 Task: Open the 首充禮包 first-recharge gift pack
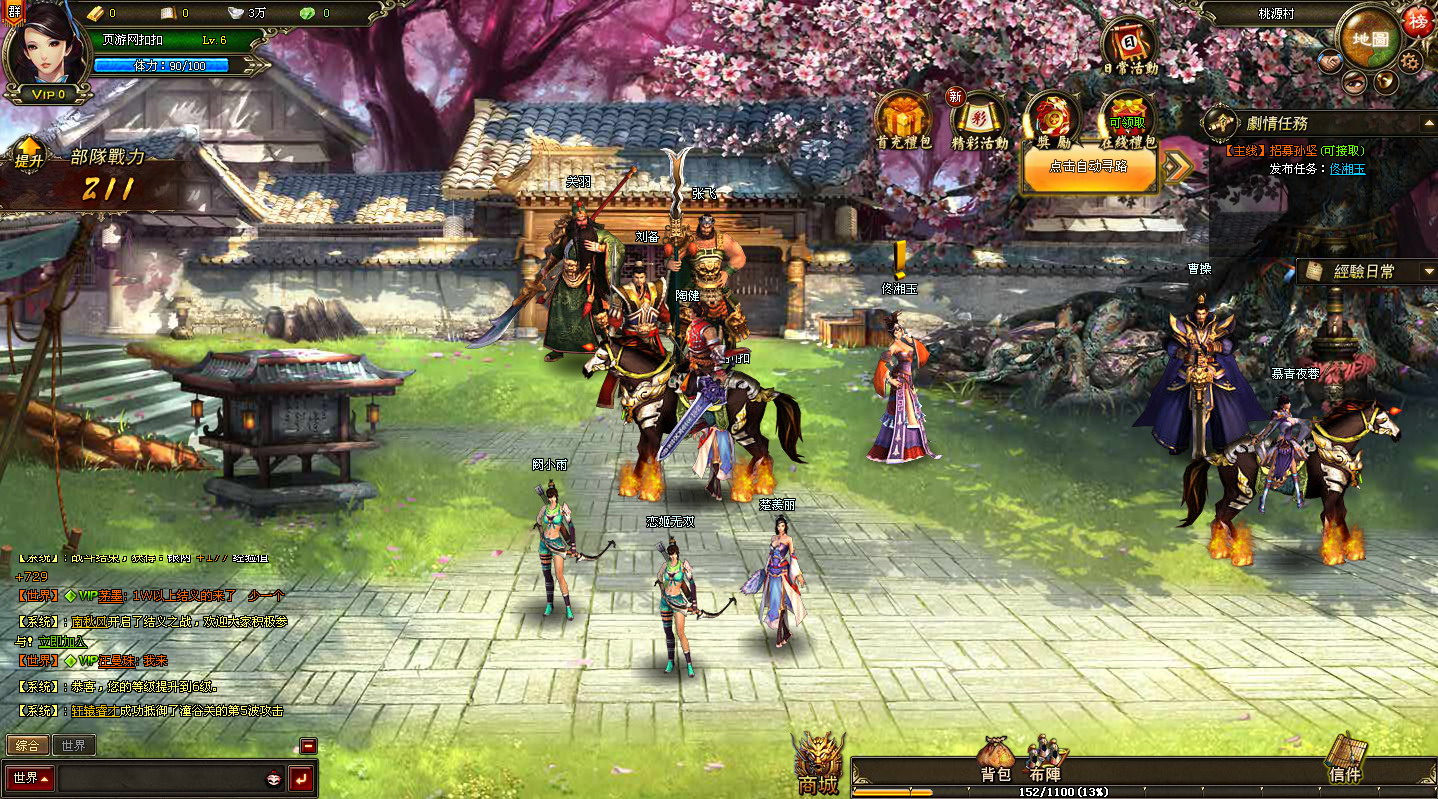903,119
